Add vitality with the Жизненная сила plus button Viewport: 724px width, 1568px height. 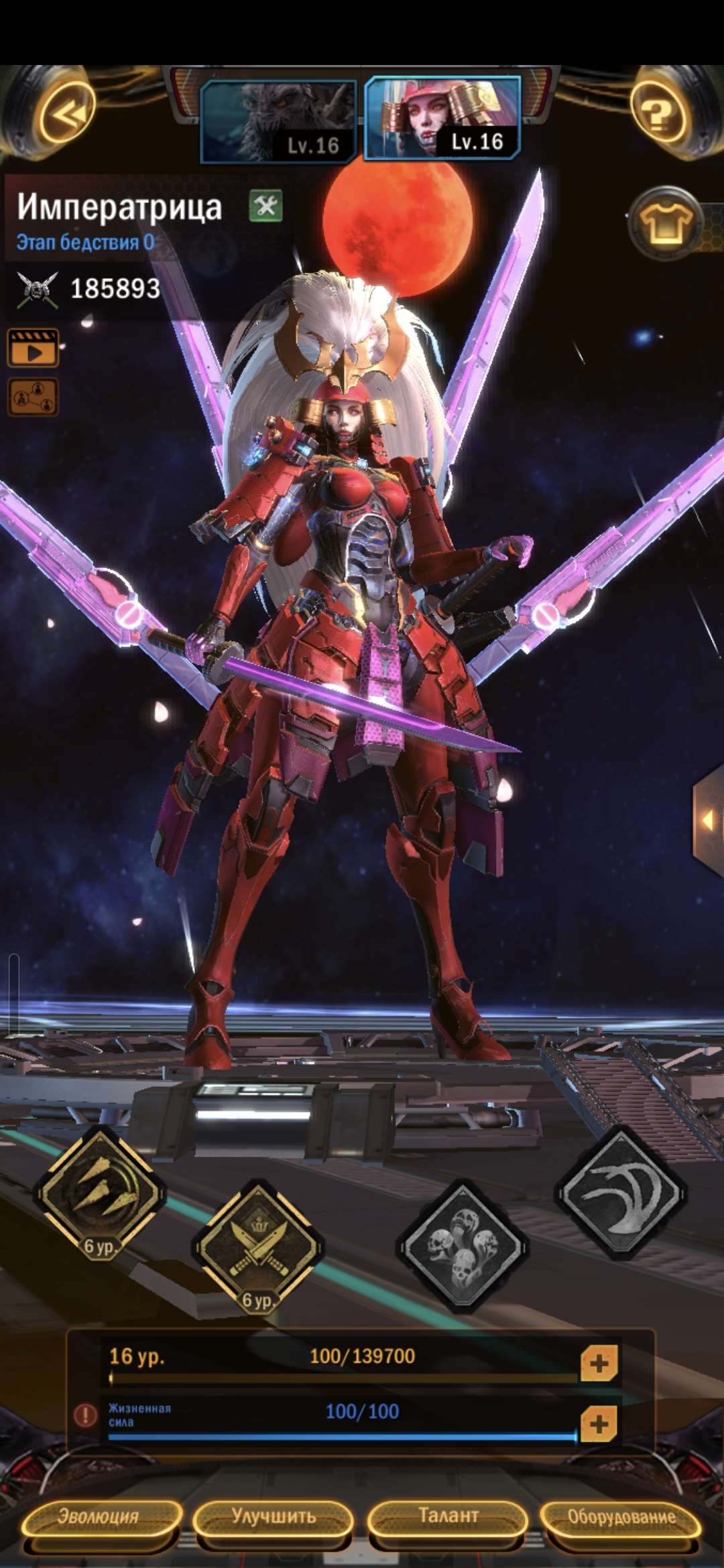point(599,1424)
